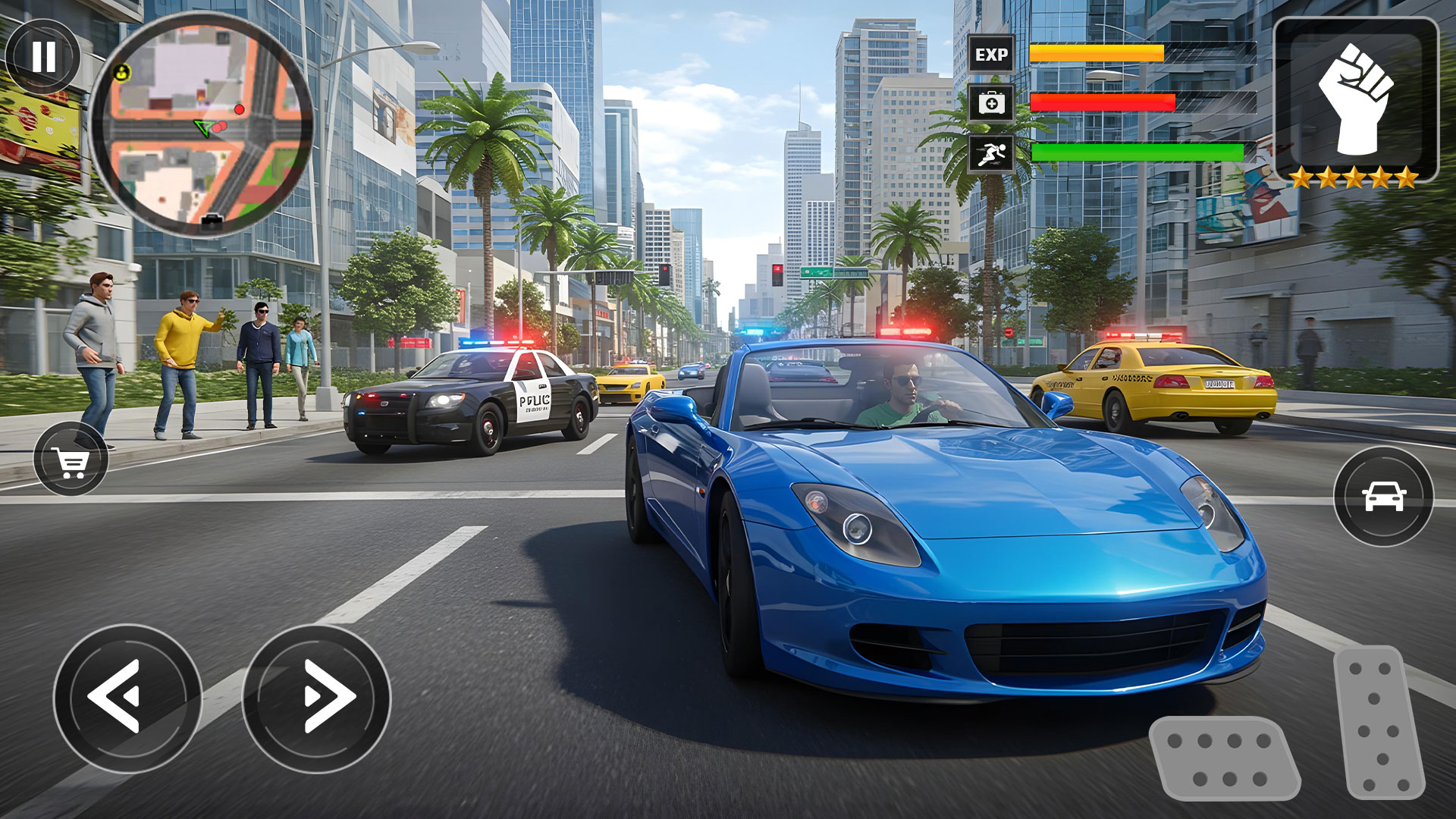Tap the red destination dot on the minimap
Screen dimensions: 1456x819
239,110
